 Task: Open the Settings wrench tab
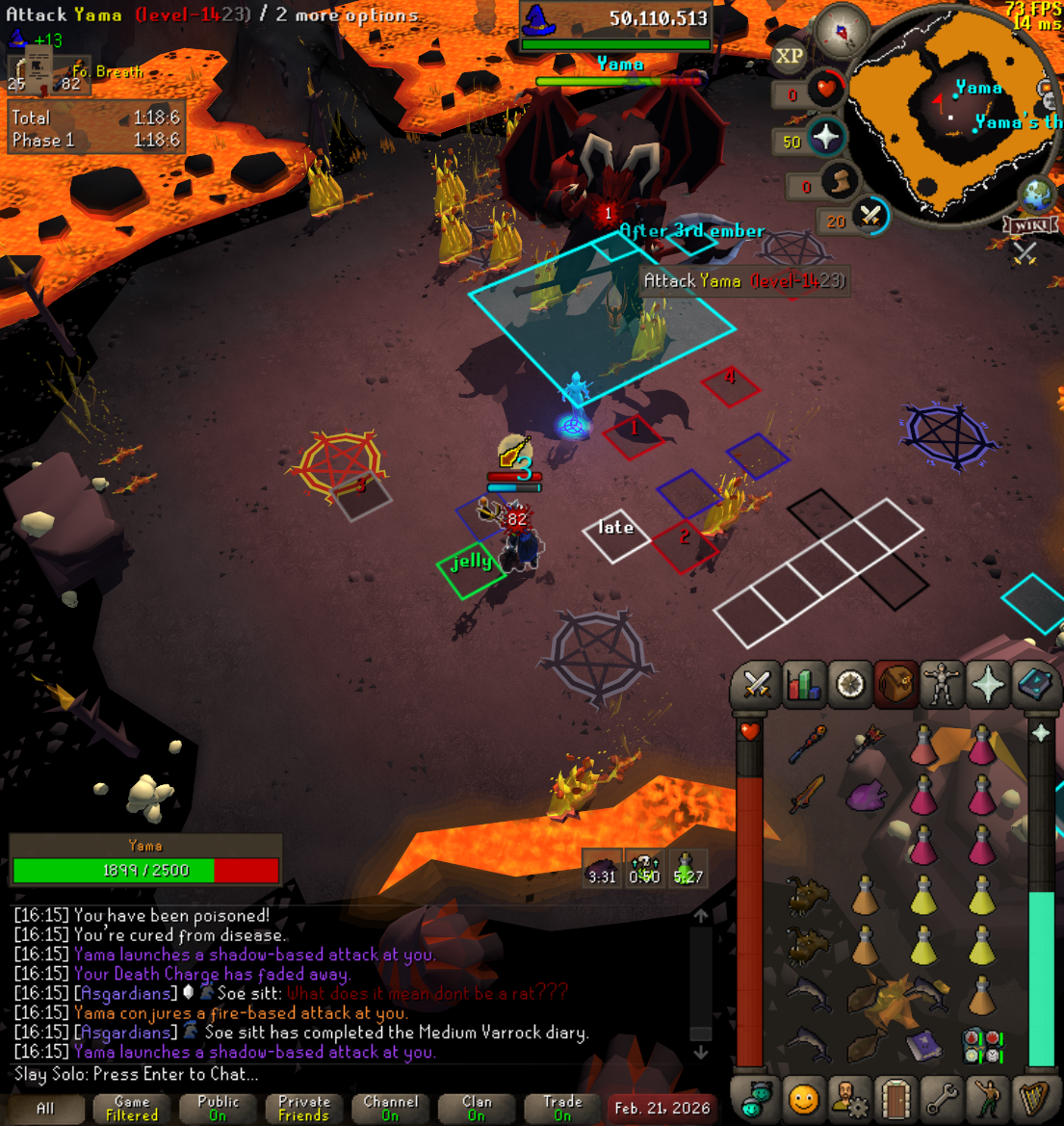tap(941, 1098)
